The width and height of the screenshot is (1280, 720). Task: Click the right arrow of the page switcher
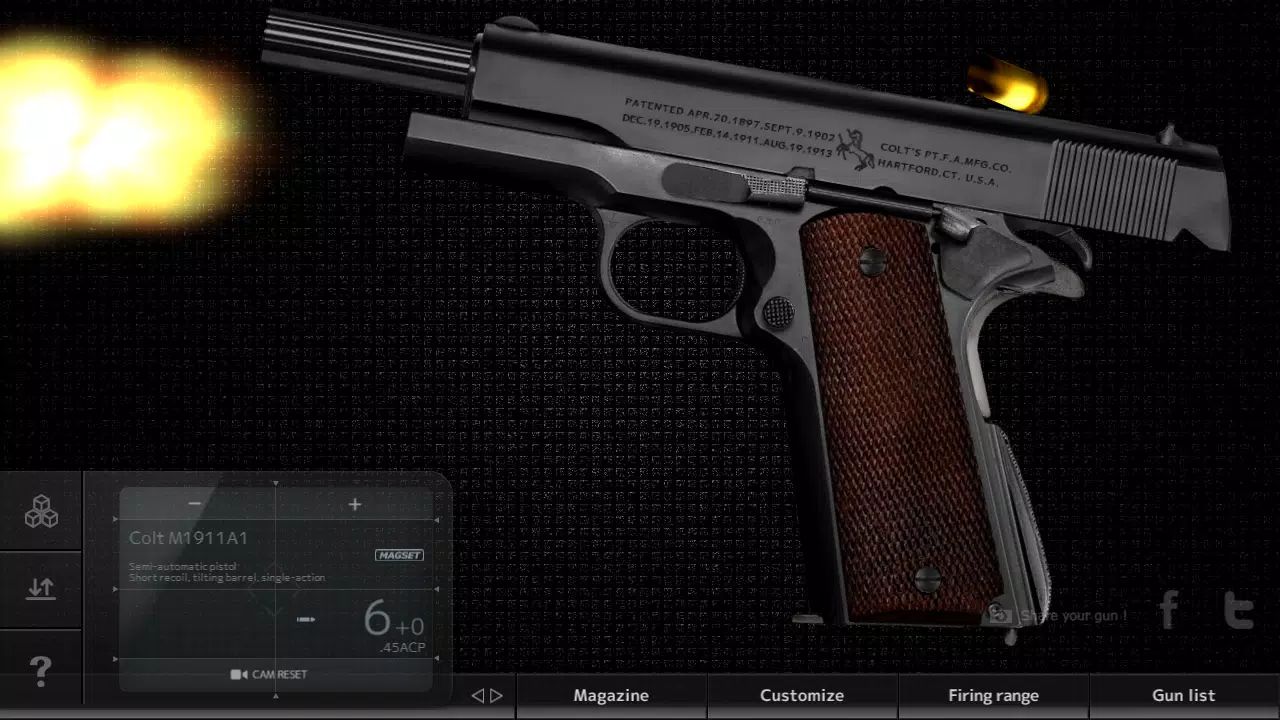(x=494, y=695)
